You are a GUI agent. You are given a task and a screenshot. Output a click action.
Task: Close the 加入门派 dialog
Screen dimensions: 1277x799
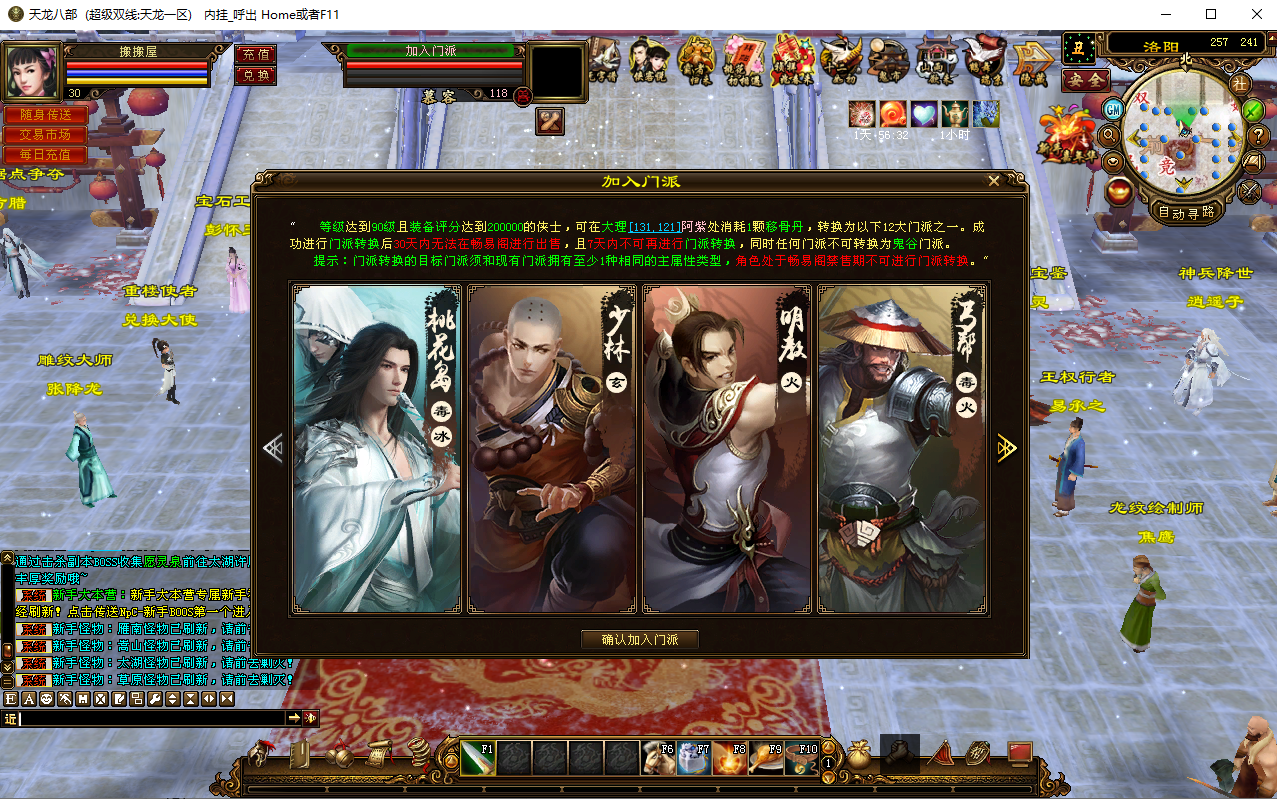(x=993, y=181)
